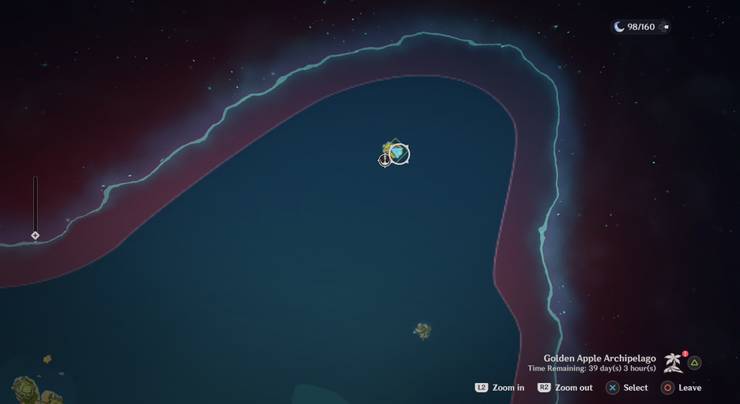Screen dimensions: 740x404
Task: Select the anchor waypoint marker on the map
Action: (385, 160)
